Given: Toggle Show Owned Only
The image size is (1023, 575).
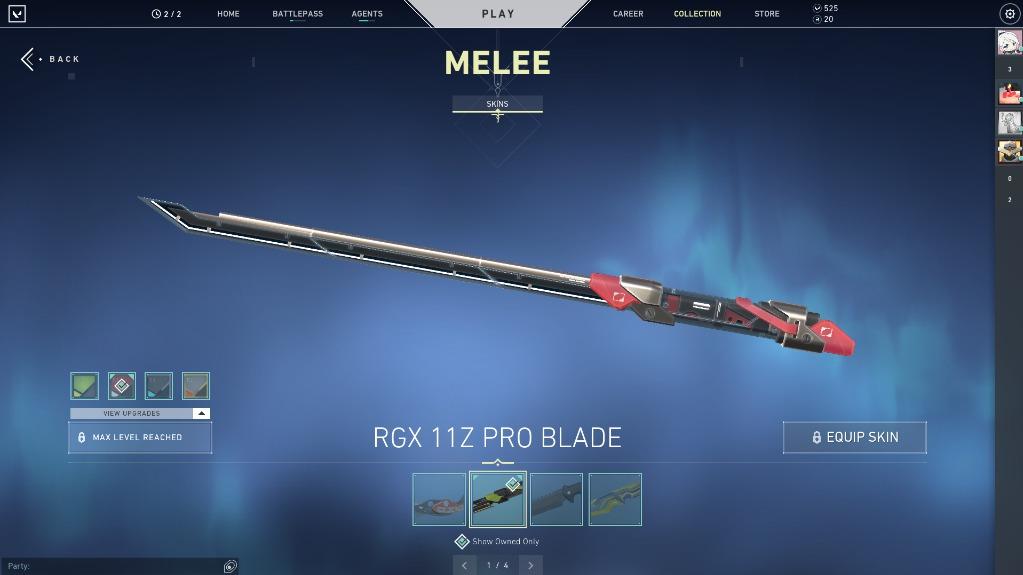Looking at the screenshot, I should click(462, 541).
